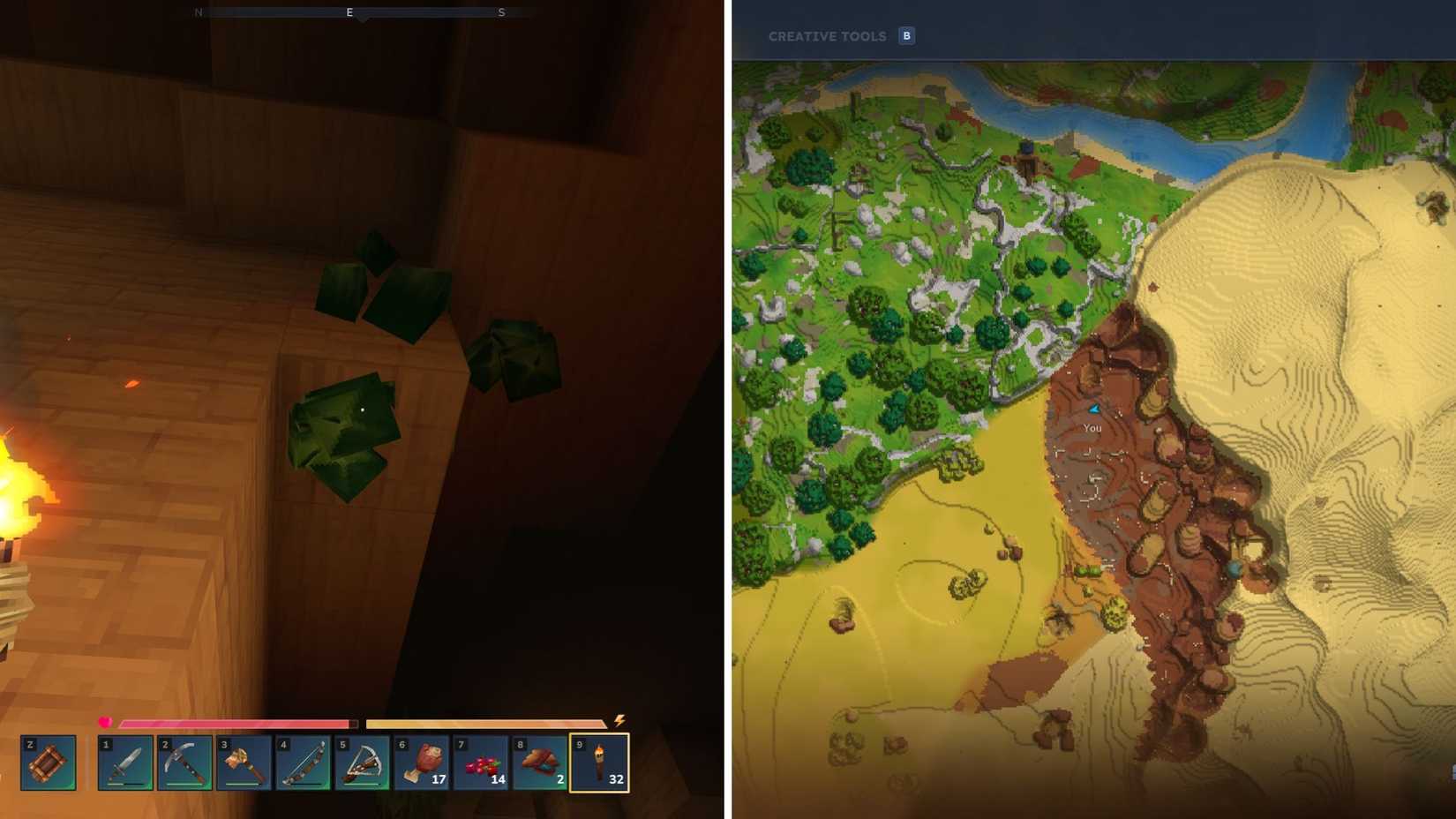Click the E marker on the compass bar
This screenshot has width=1456, height=819.
349,12
